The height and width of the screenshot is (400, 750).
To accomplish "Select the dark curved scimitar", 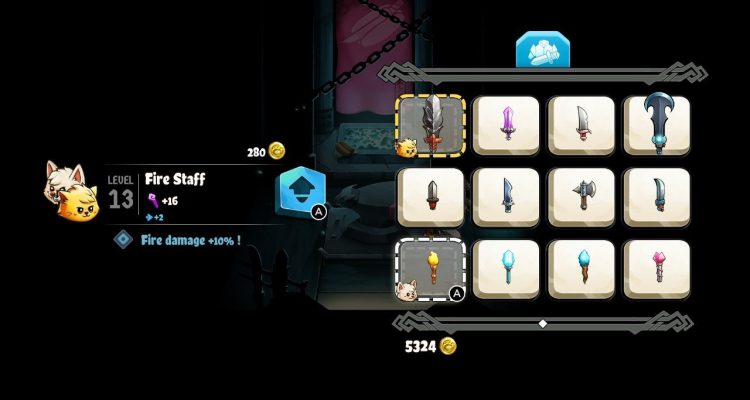I will tap(657, 197).
